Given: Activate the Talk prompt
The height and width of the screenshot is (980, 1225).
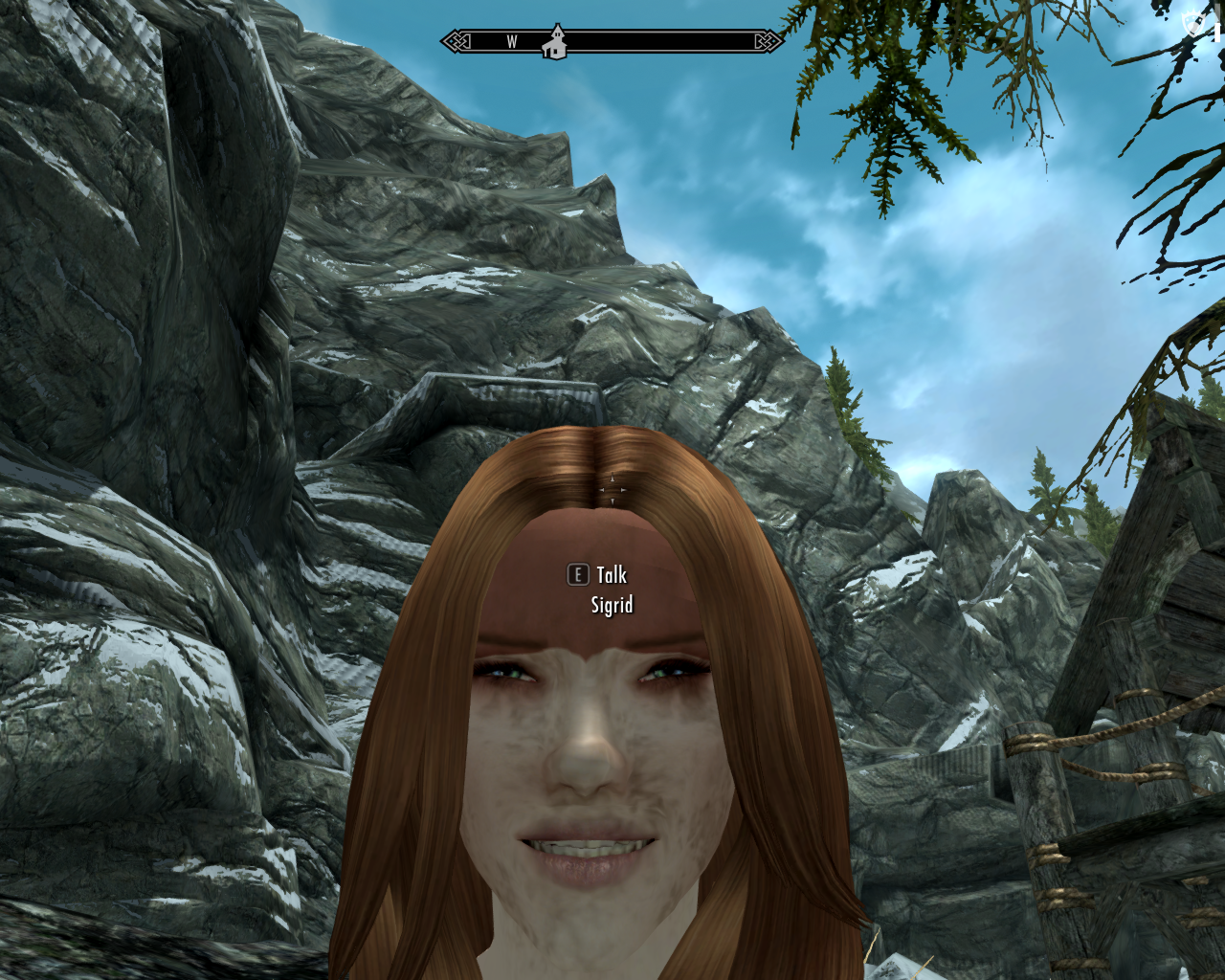Looking at the screenshot, I should pos(609,574).
